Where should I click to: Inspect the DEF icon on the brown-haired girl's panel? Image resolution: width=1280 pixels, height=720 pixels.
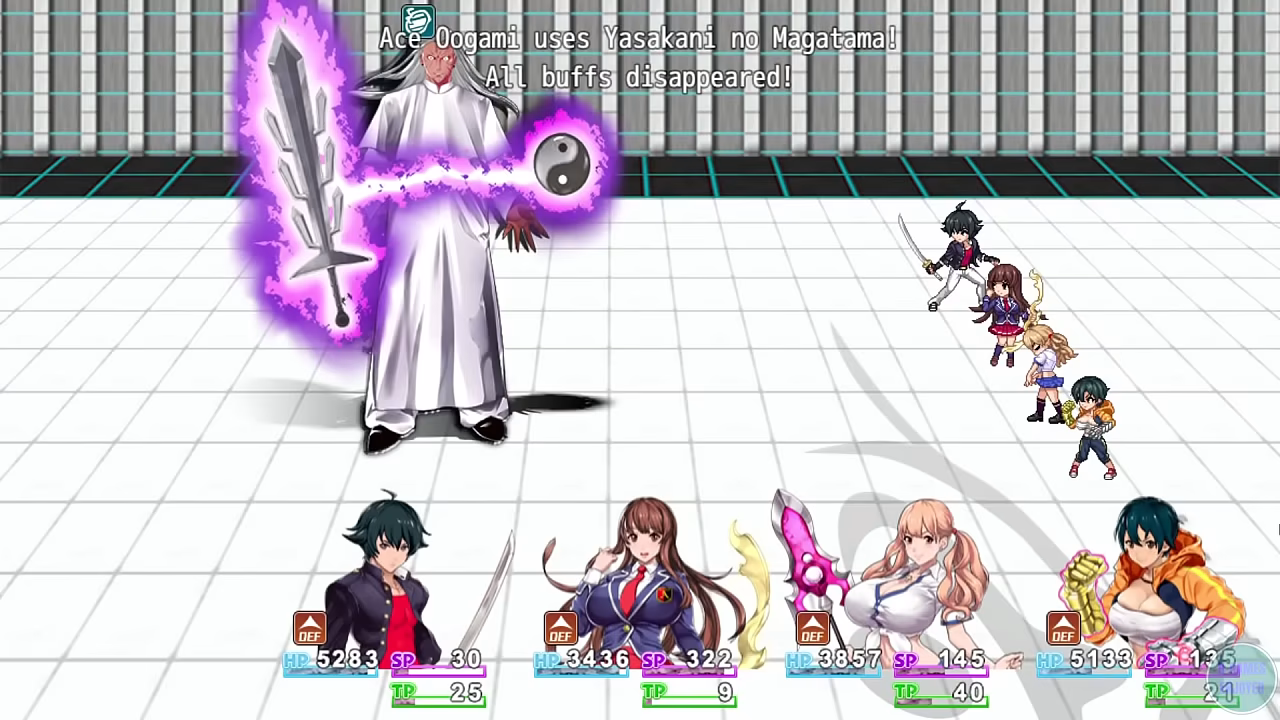pyautogui.click(x=560, y=628)
